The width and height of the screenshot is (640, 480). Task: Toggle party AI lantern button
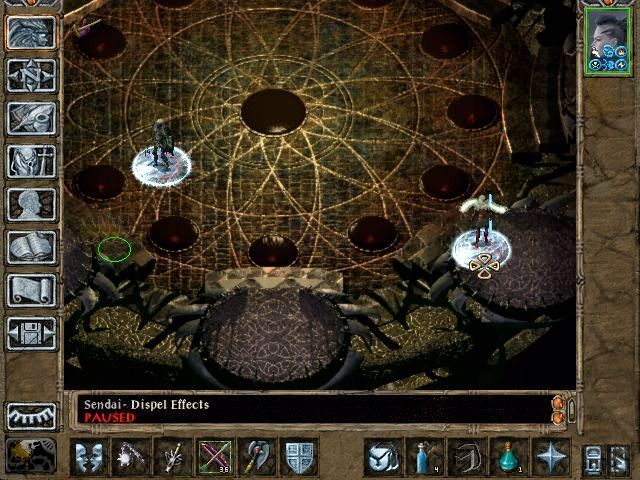coord(32,455)
